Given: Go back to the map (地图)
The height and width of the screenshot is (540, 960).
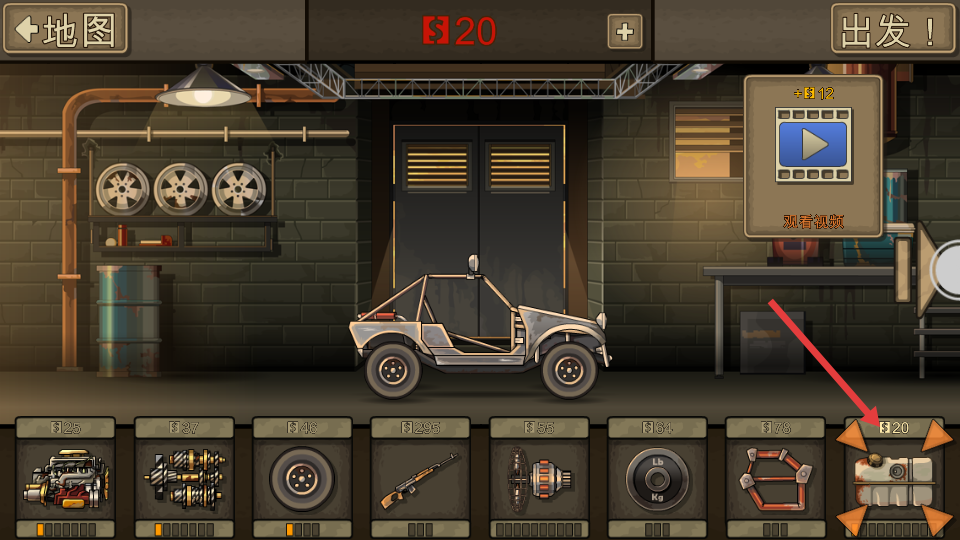Looking at the screenshot, I should click(x=66, y=30).
